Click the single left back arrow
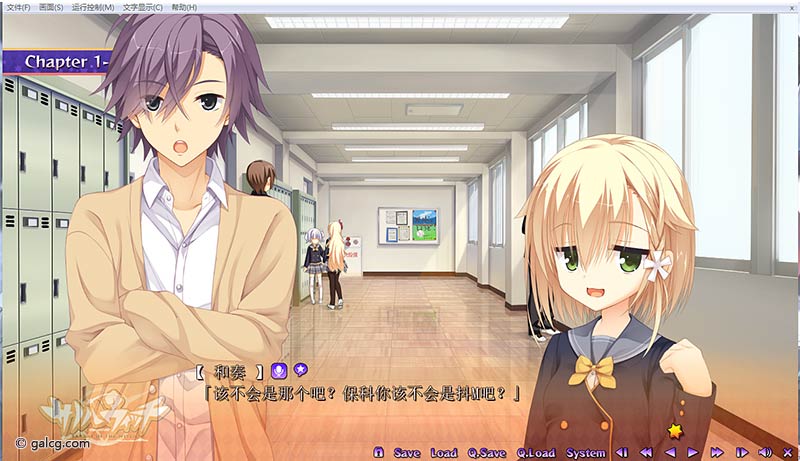This screenshot has height=461, width=800. coord(670,453)
